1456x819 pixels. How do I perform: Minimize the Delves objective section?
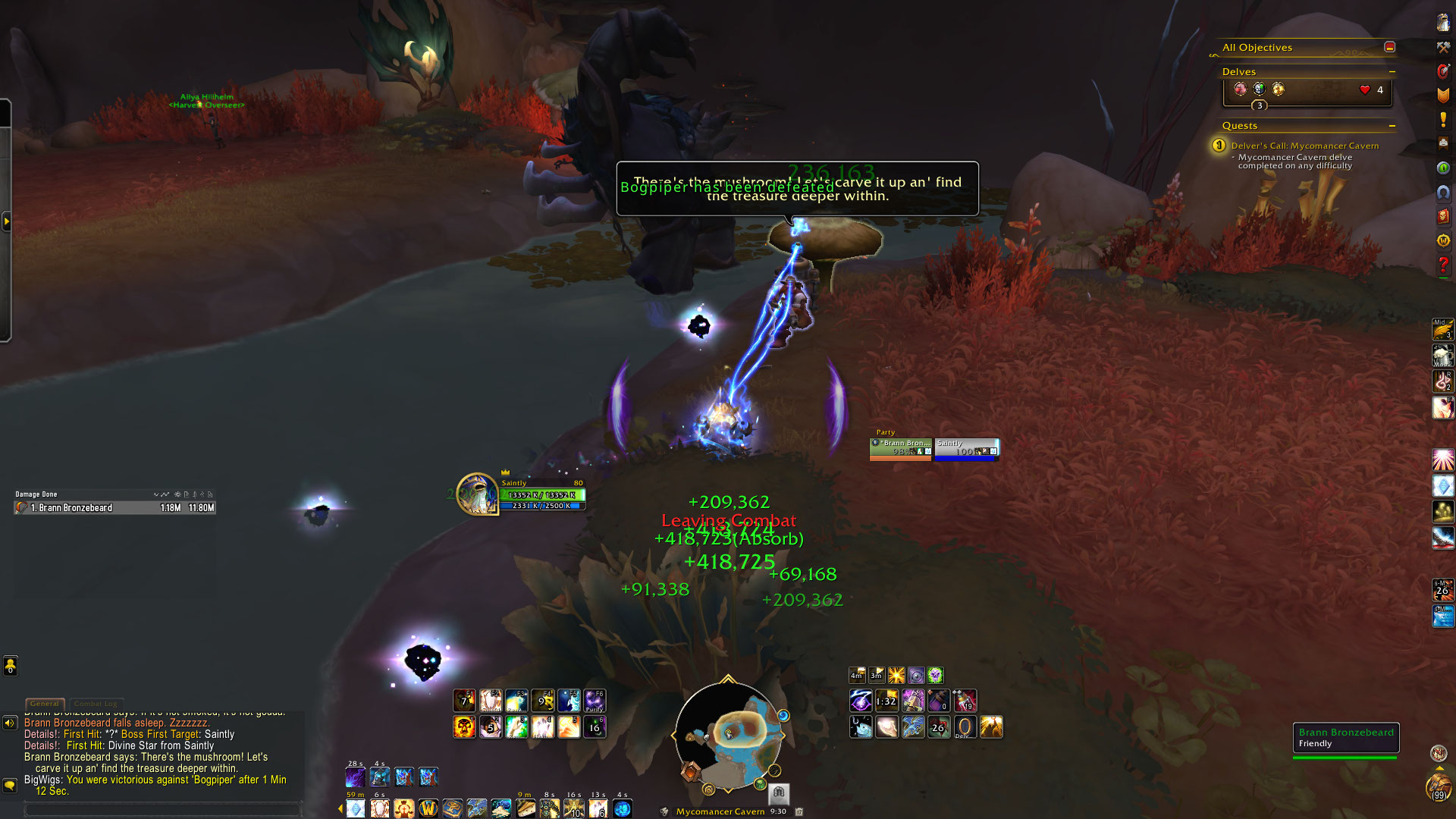point(1392,72)
